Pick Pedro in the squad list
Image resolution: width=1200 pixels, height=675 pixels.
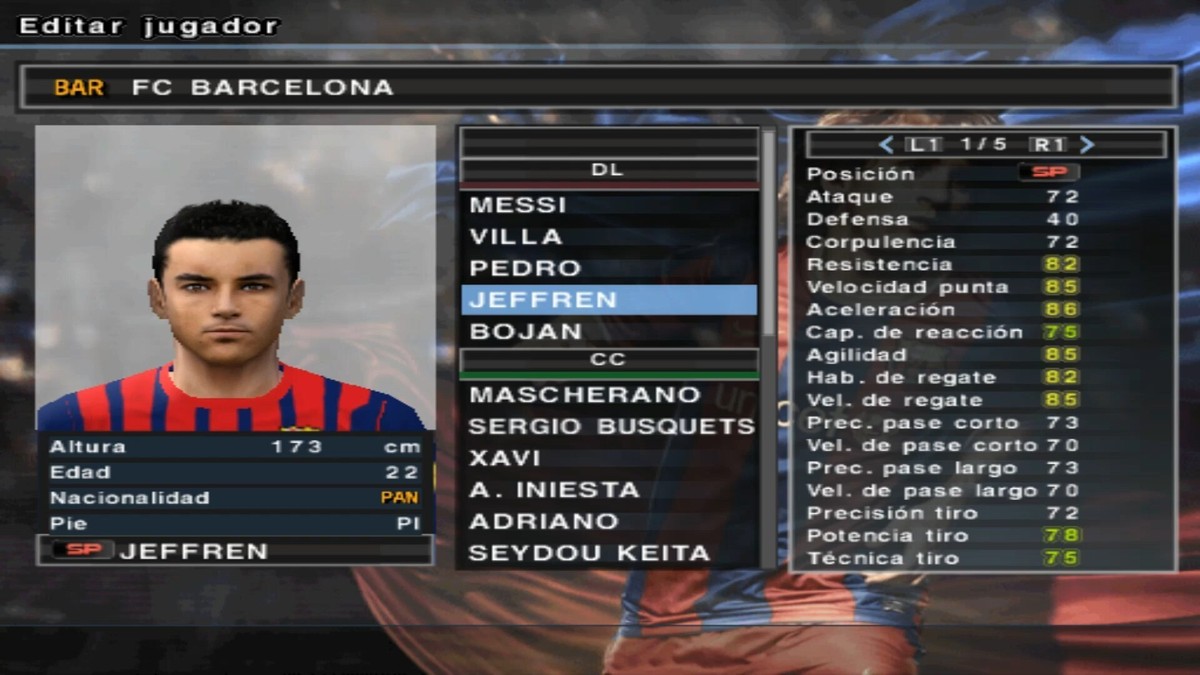point(525,268)
